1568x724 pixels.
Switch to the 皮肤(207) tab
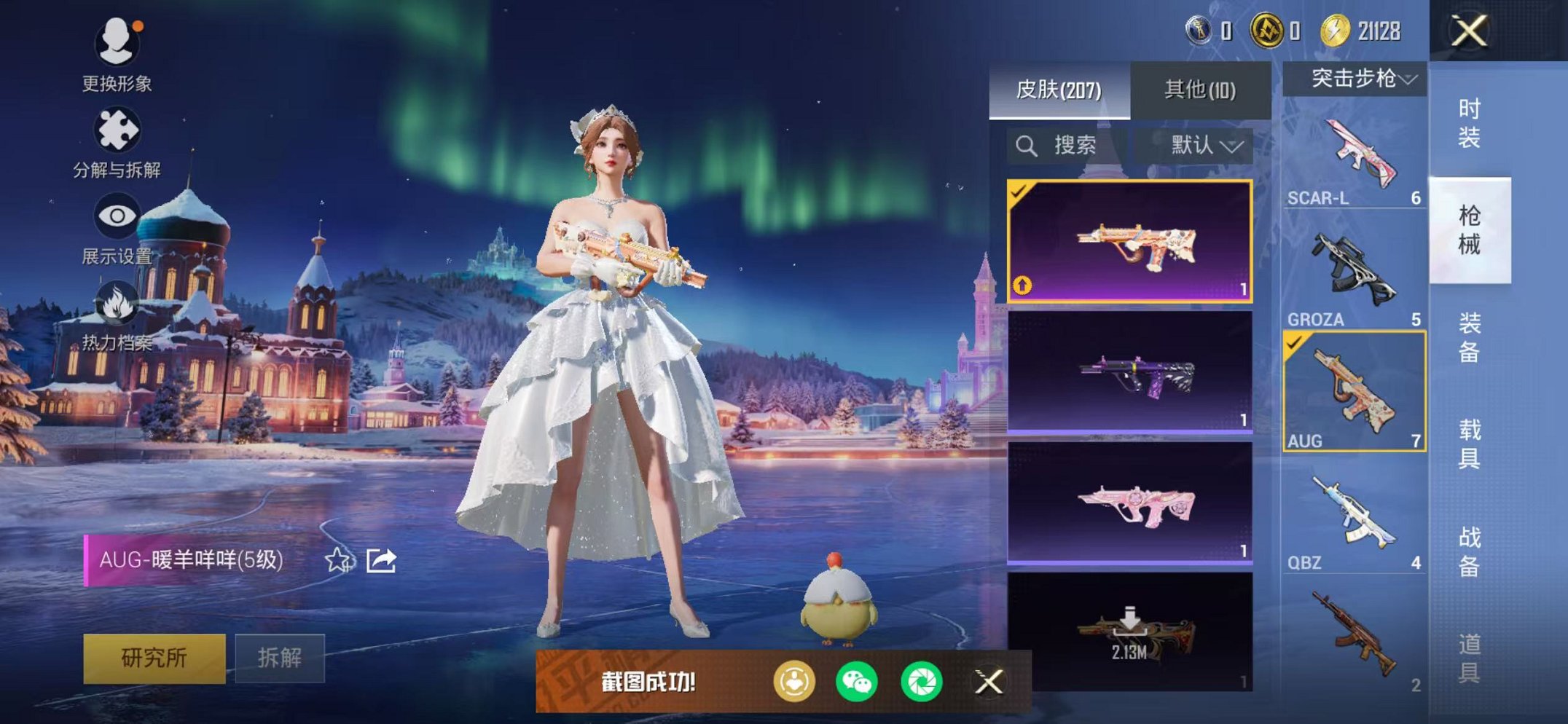click(x=1059, y=90)
